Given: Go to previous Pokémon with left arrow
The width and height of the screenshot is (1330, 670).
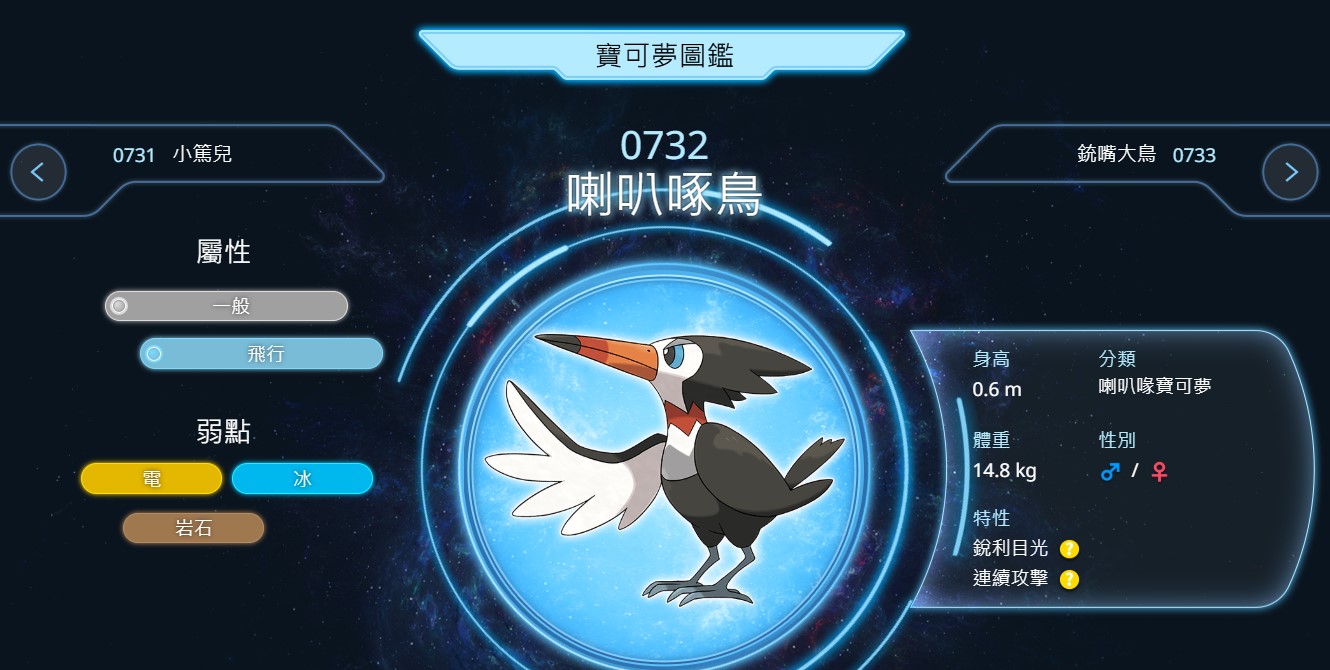Looking at the screenshot, I should [x=38, y=172].
